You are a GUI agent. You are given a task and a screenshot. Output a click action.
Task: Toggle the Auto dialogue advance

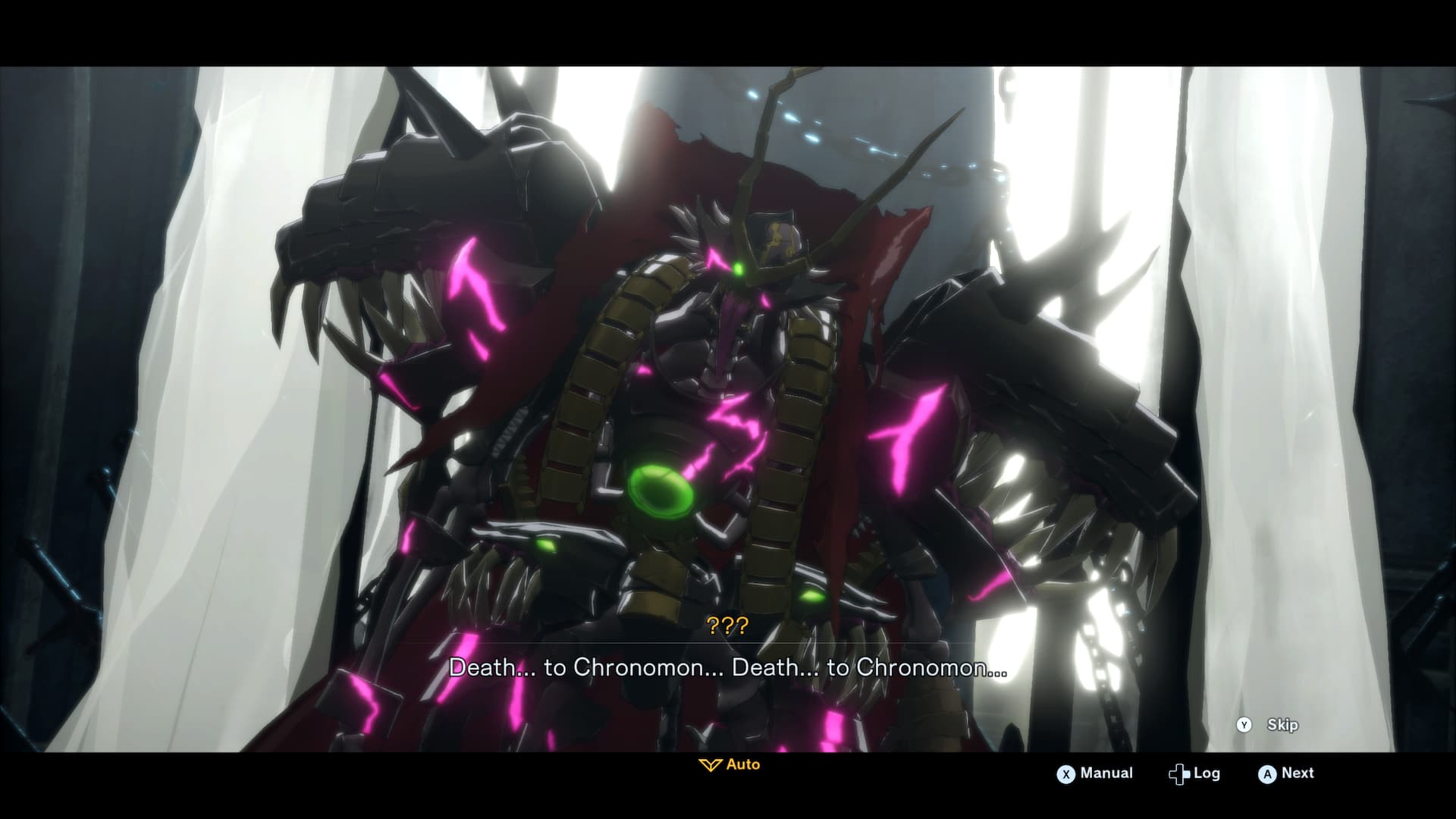730,764
